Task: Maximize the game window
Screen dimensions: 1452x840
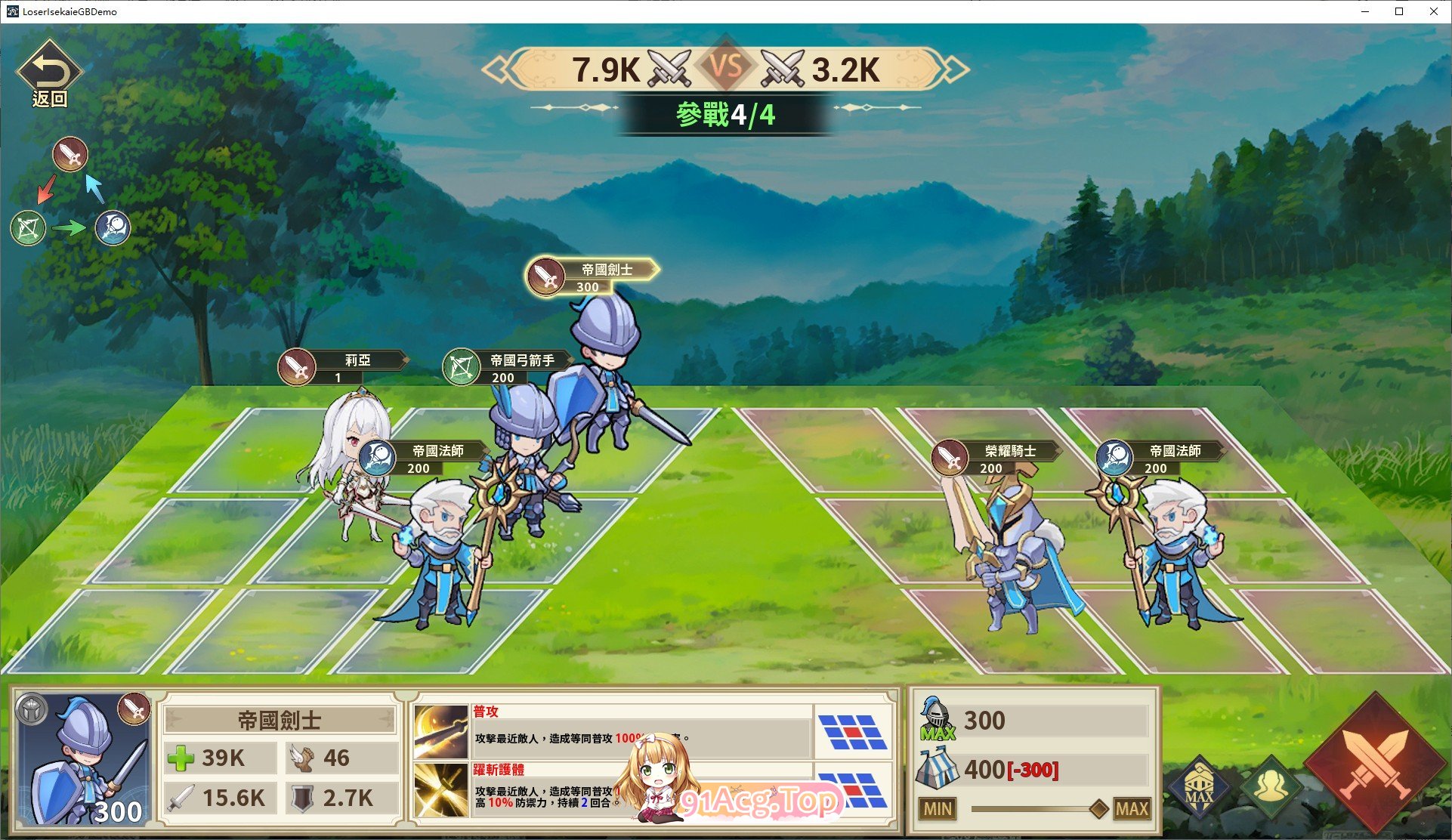Action: [x=1399, y=11]
